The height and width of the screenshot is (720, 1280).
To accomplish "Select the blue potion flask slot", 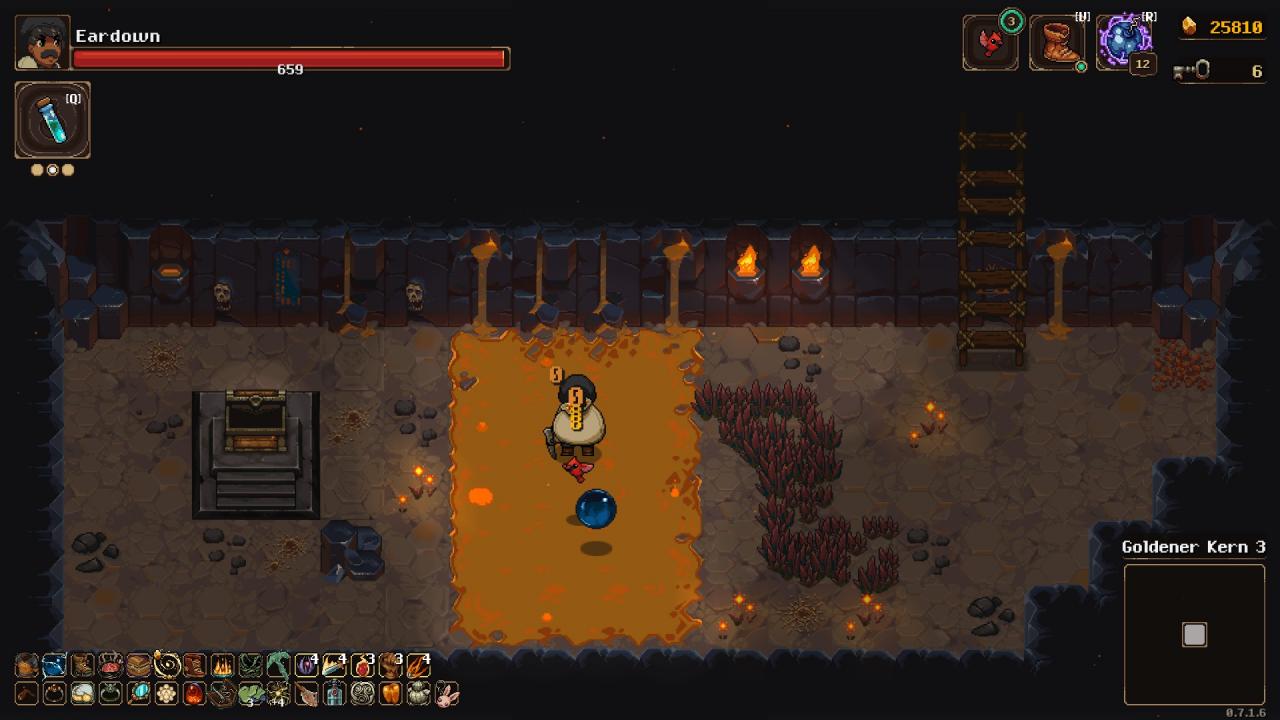I will point(52,120).
